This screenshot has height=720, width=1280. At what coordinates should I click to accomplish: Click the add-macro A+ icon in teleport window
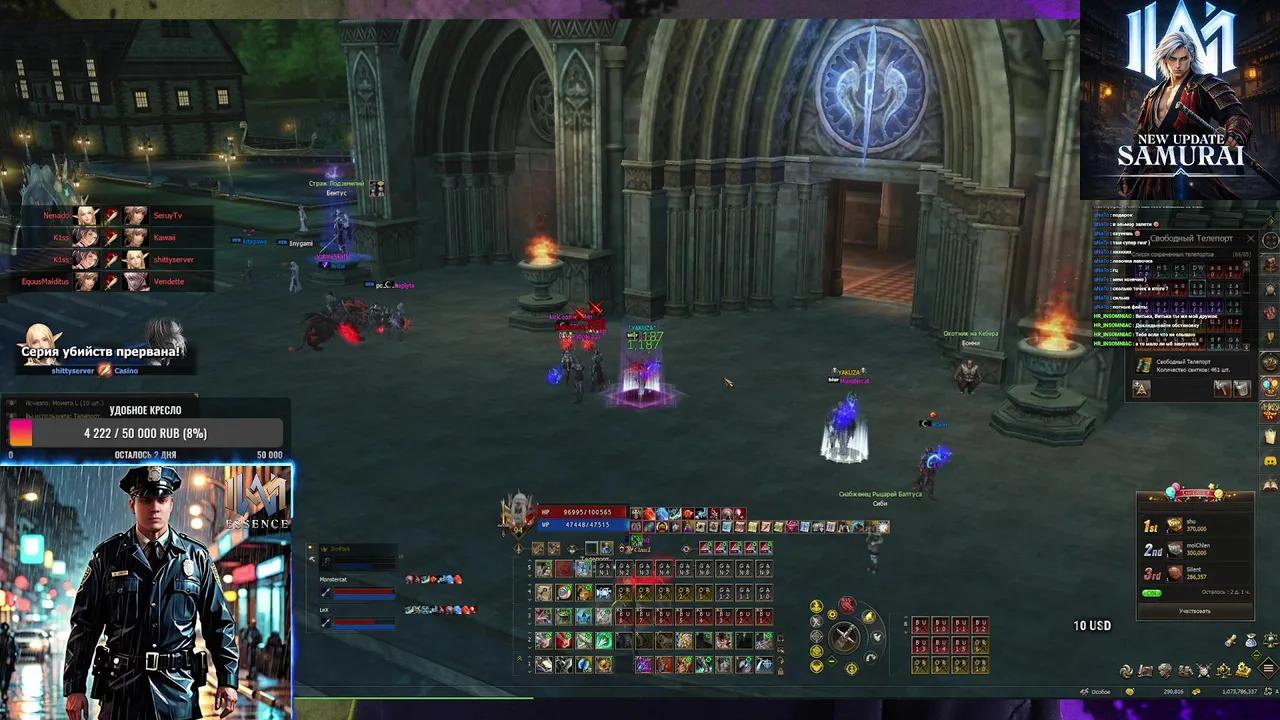pyautogui.click(x=1141, y=388)
